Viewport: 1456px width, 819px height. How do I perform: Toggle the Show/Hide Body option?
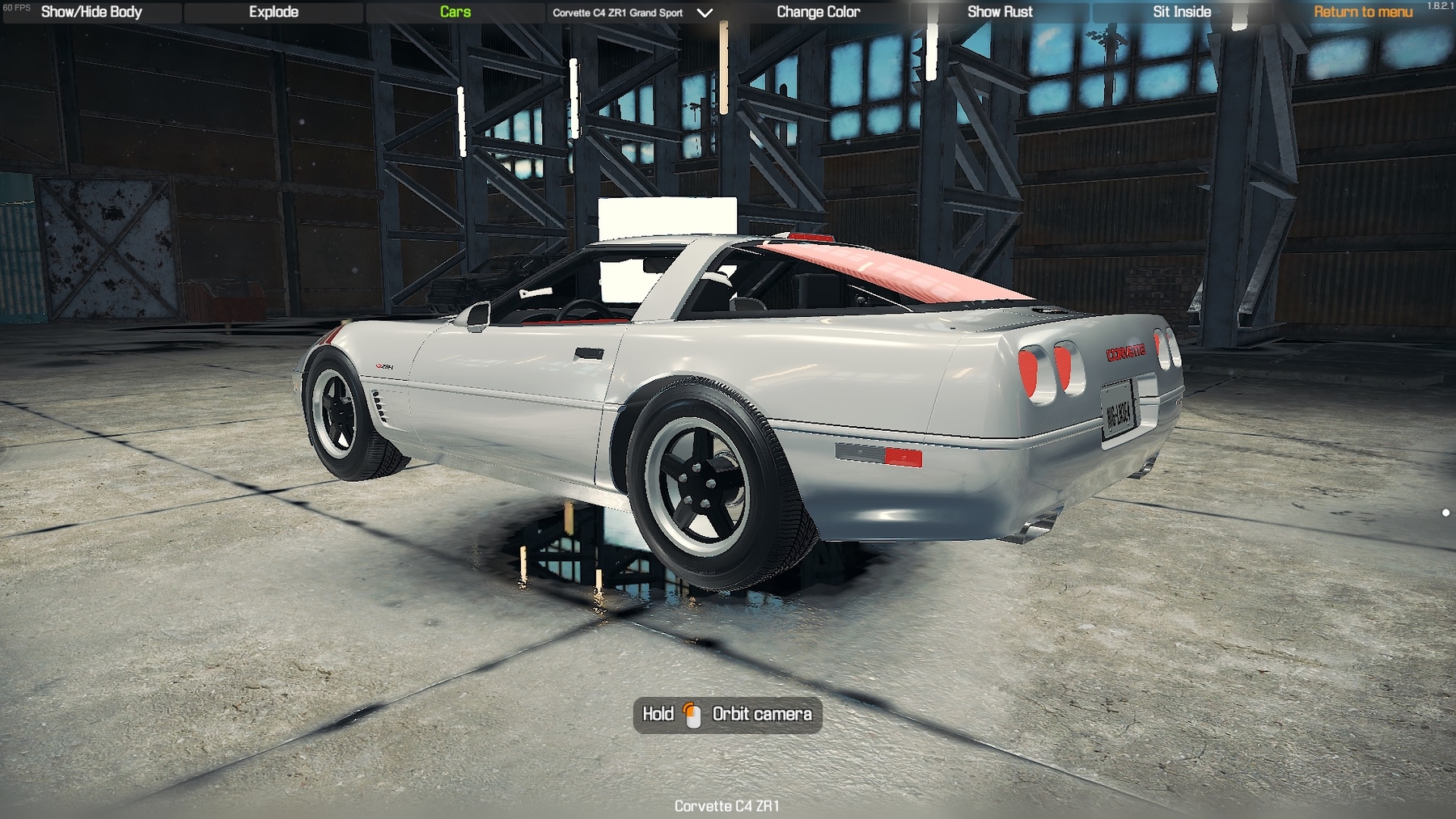(91, 12)
